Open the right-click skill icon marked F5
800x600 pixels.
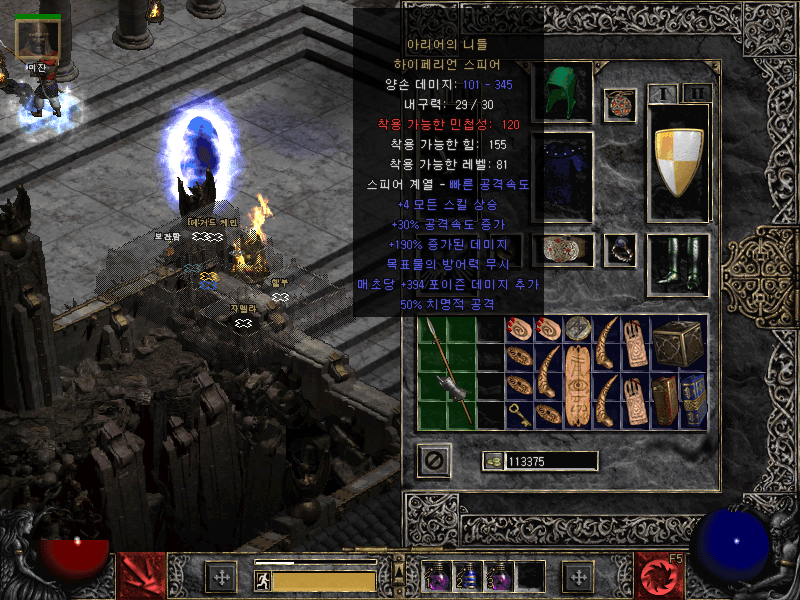(x=661, y=576)
